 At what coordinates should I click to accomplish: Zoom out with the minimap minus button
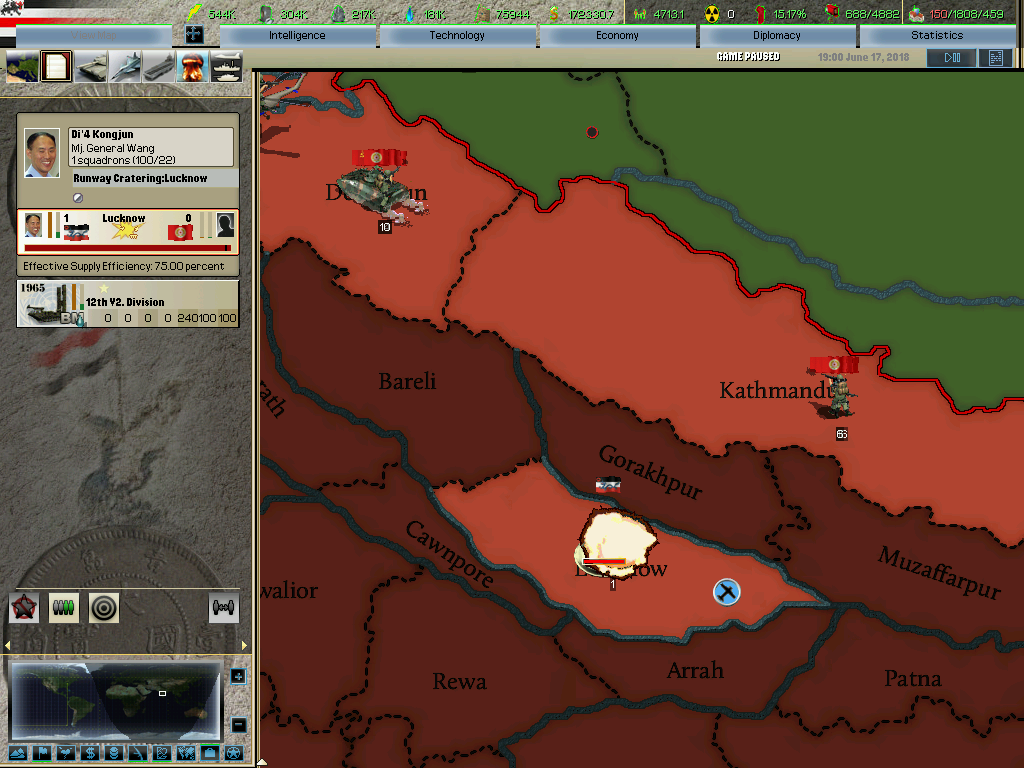pyautogui.click(x=238, y=724)
